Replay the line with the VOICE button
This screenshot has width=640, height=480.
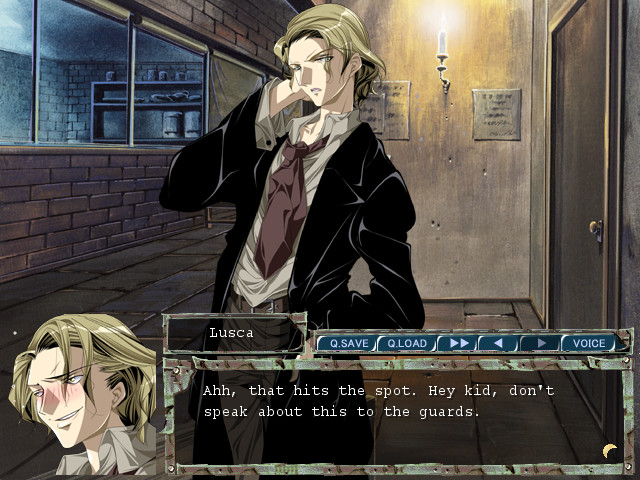(588, 343)
